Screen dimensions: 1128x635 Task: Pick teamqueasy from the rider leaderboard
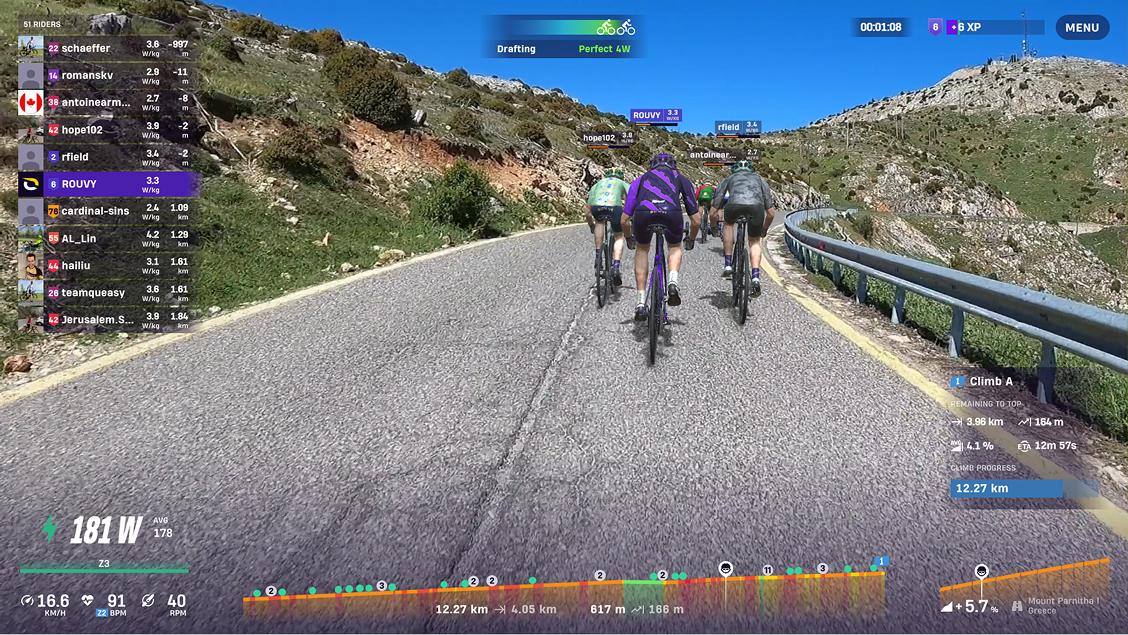[x=107, y=292]
